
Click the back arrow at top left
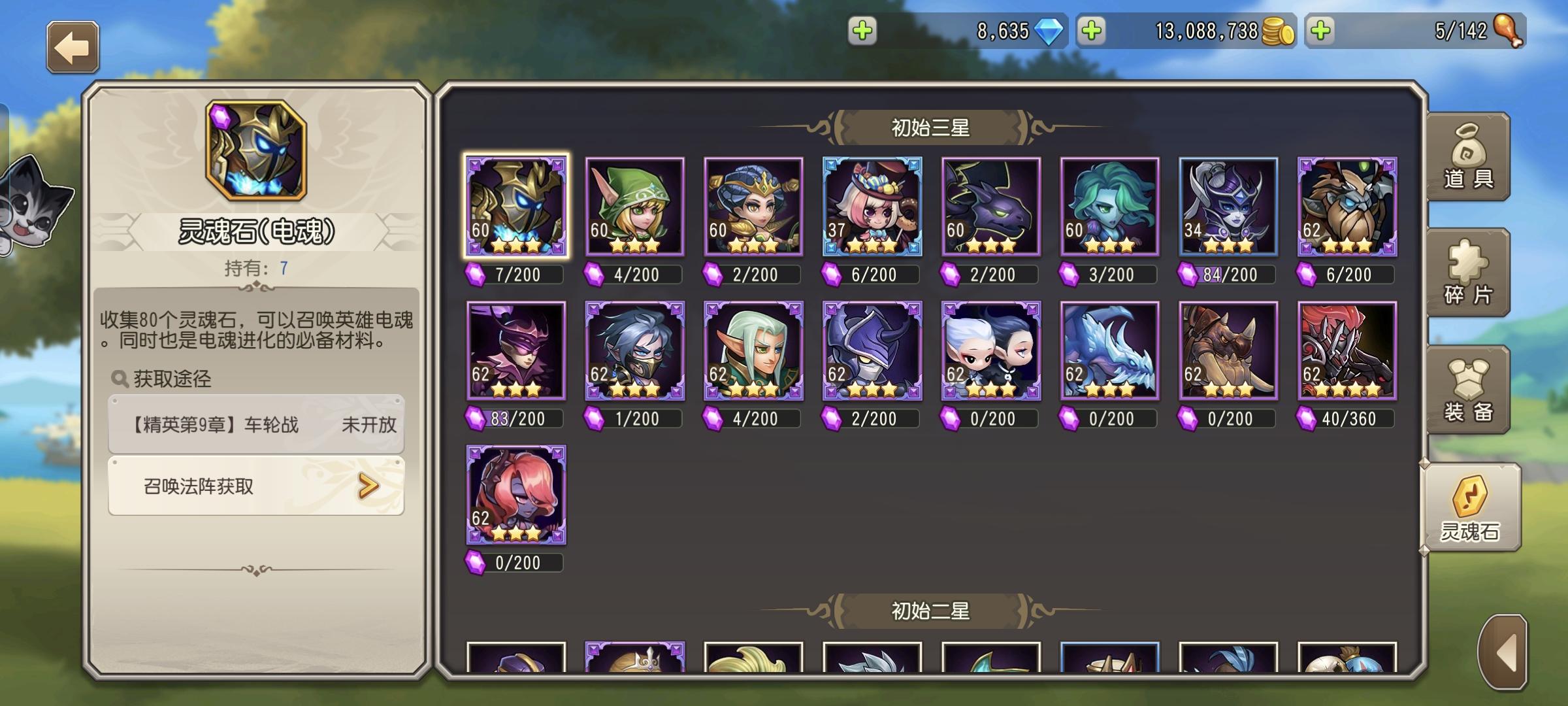pyautogui.click(x=72, y=46)
